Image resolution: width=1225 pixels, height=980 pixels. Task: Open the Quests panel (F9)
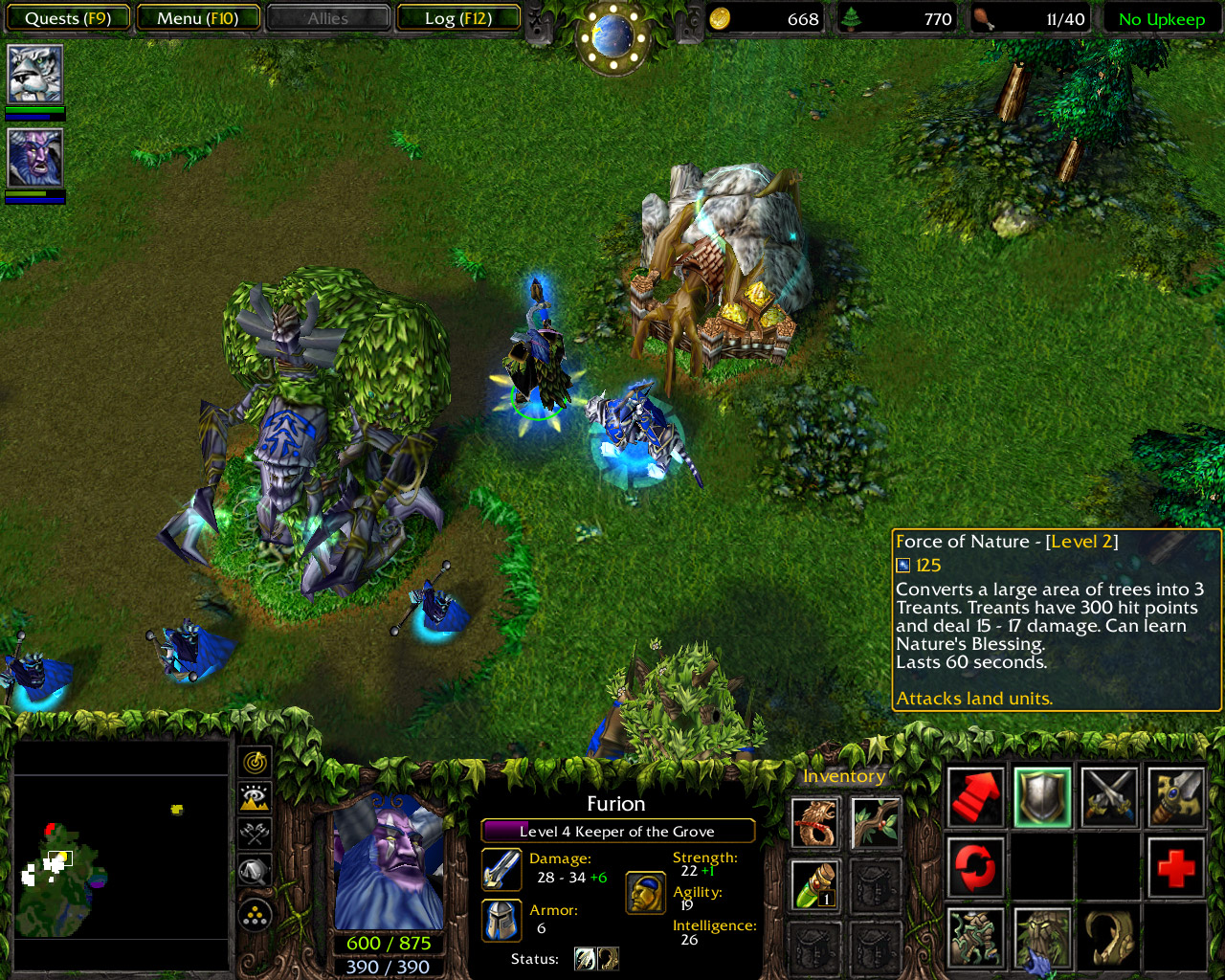point(67,16)
